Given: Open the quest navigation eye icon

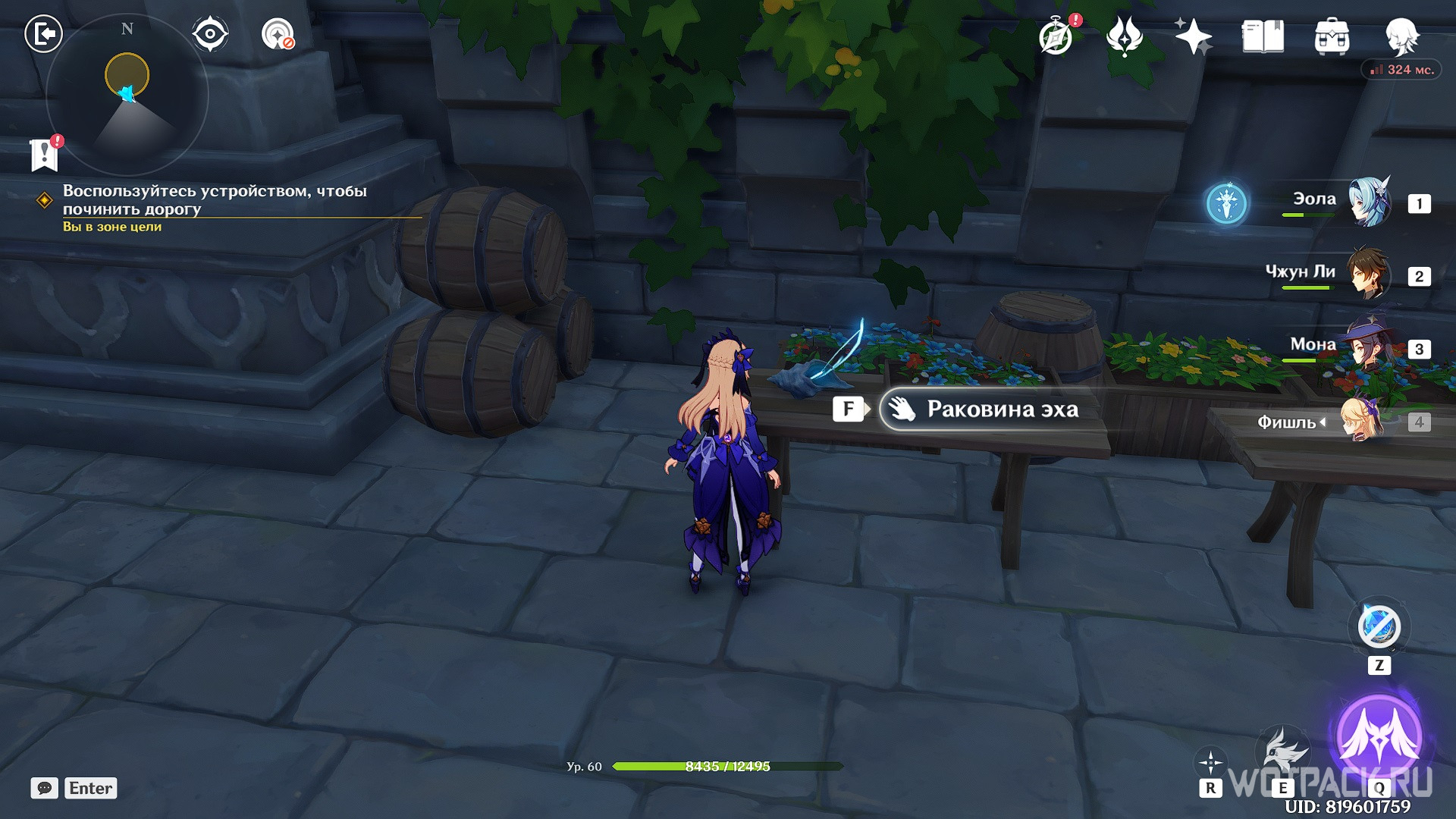Looking at the screenshot, I should coord(210,34).
